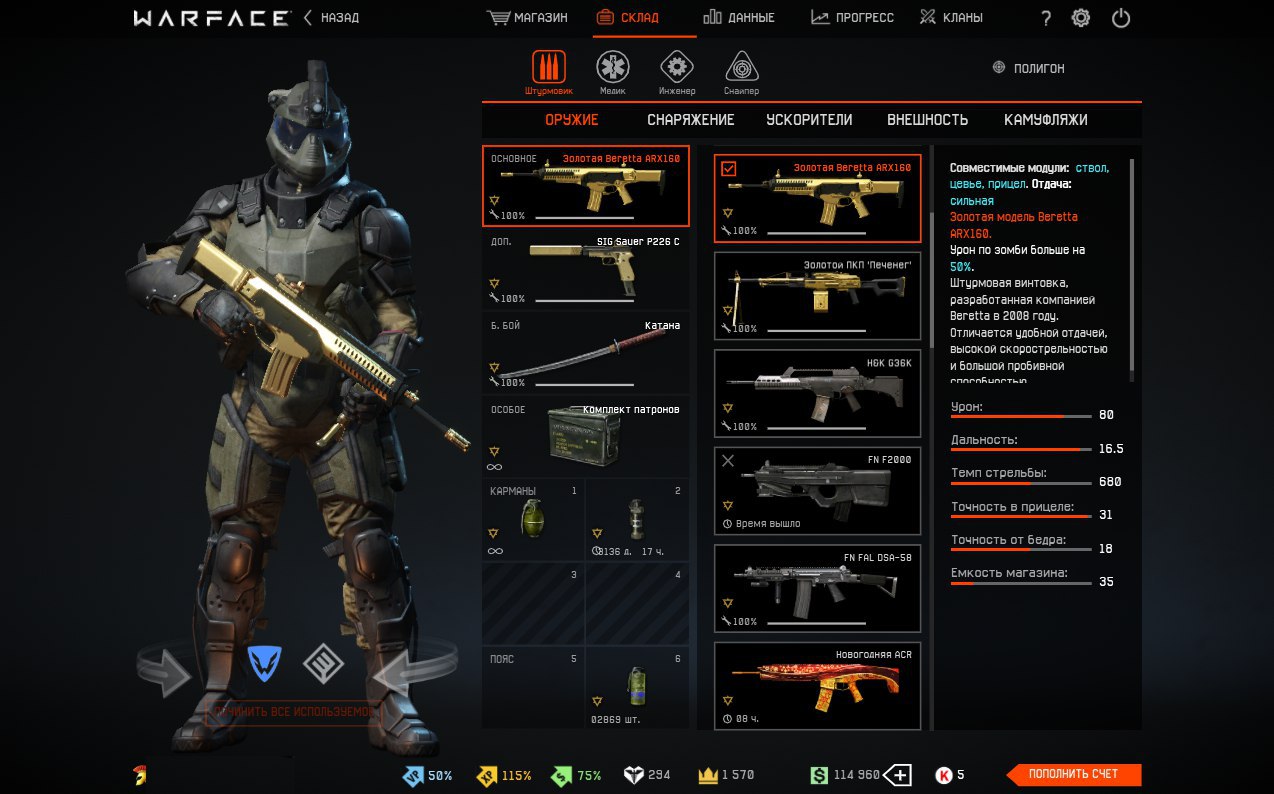Screen dimensions: 1274x794
Task: Open the Данные statistics menu
Action: (x=738, y=18)
